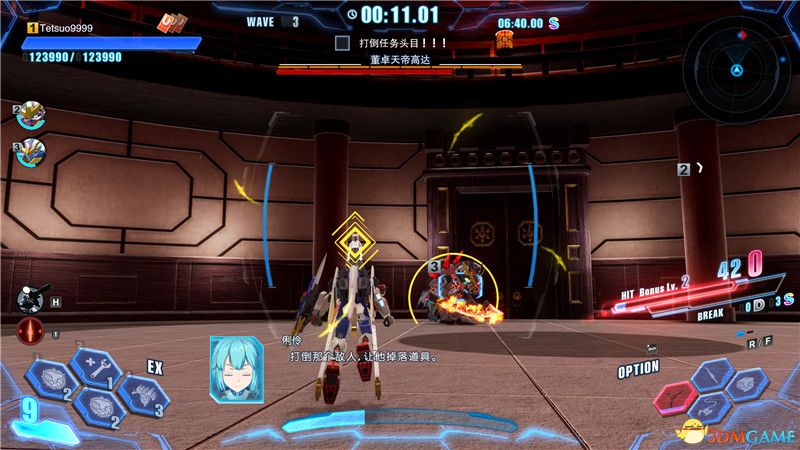Use the EX claw skill hexagon
This screenshot has height=450, width=800.
[141, 392]
